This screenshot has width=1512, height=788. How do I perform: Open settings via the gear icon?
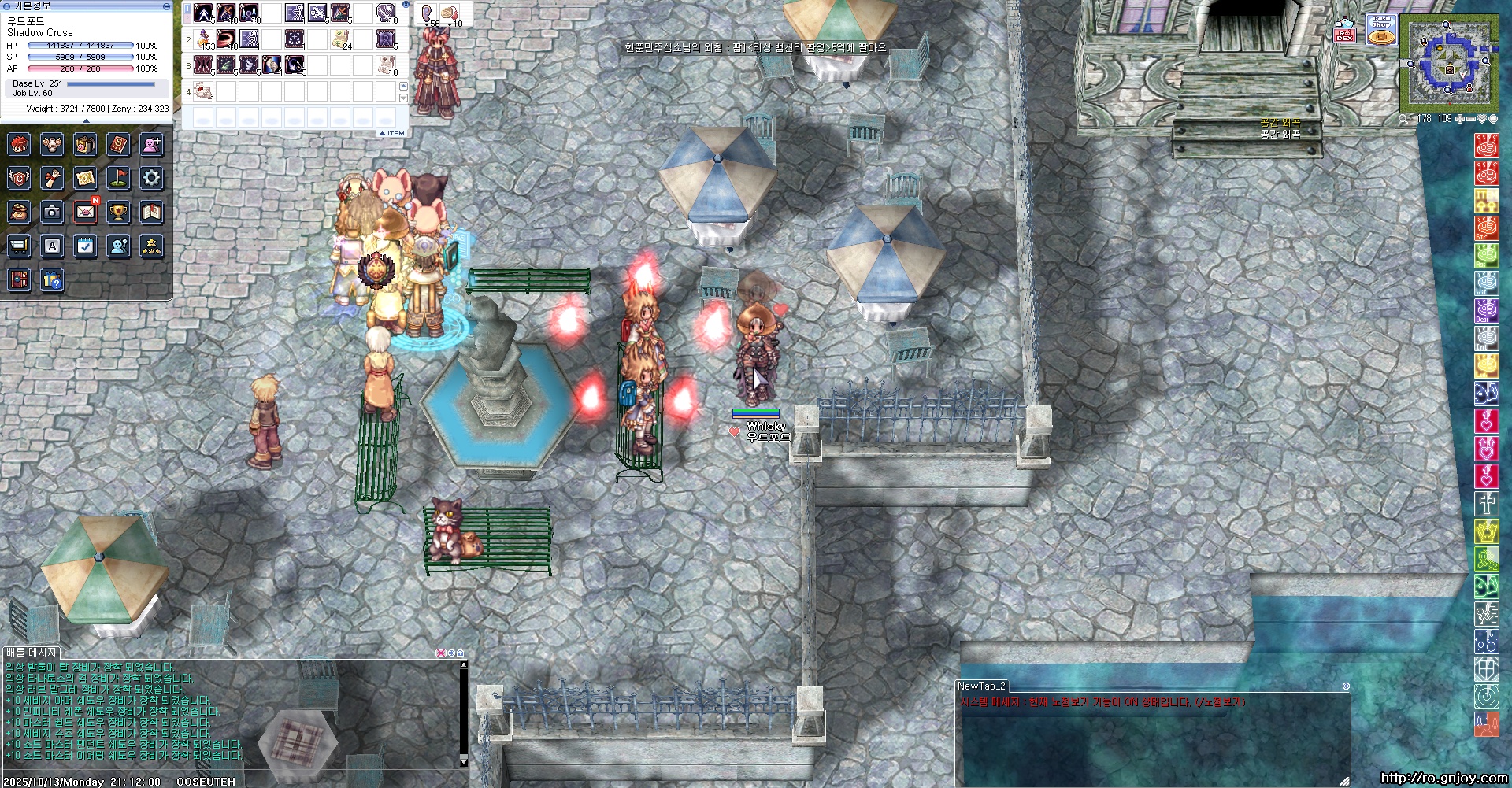(151, 178)
